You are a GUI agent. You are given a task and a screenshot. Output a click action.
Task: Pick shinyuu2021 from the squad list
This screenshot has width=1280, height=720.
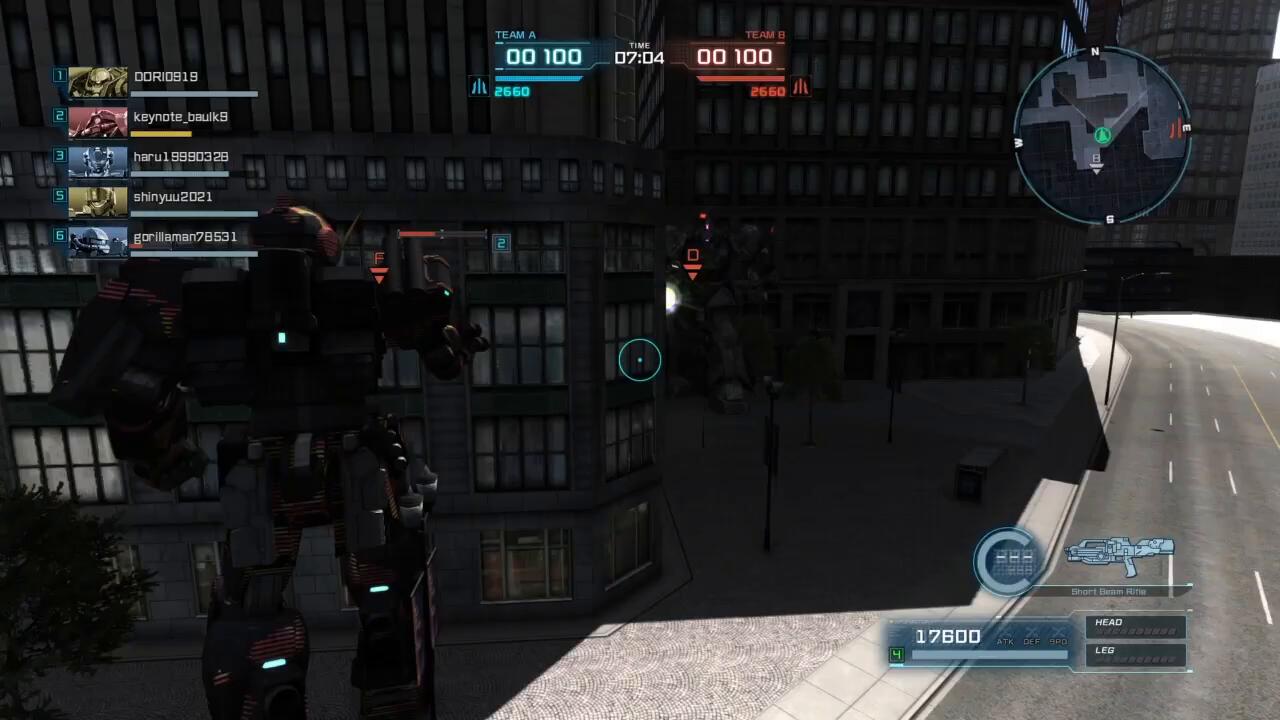pos(172,198)
